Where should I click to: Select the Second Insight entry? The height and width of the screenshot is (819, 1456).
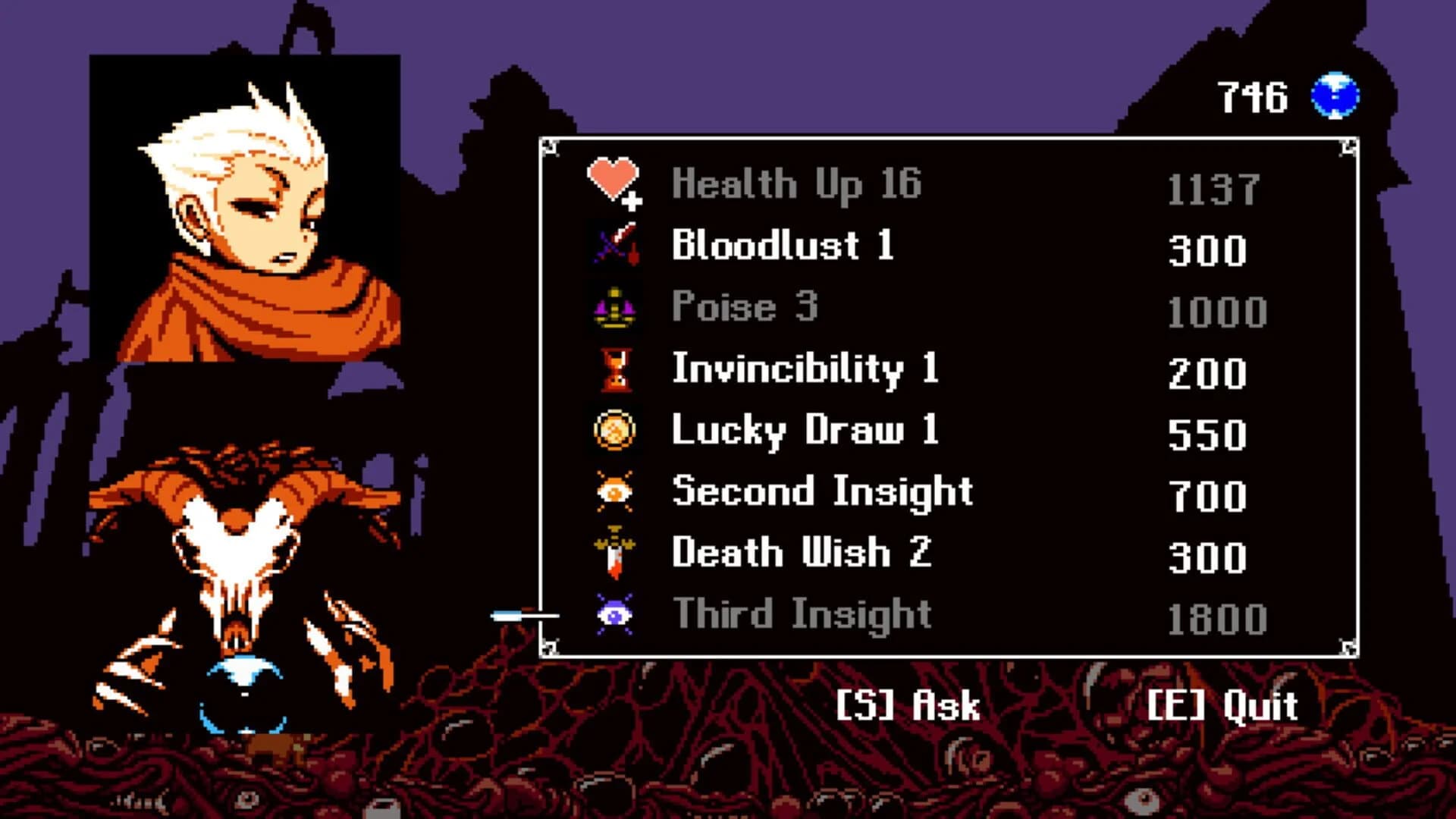(821, 491)
